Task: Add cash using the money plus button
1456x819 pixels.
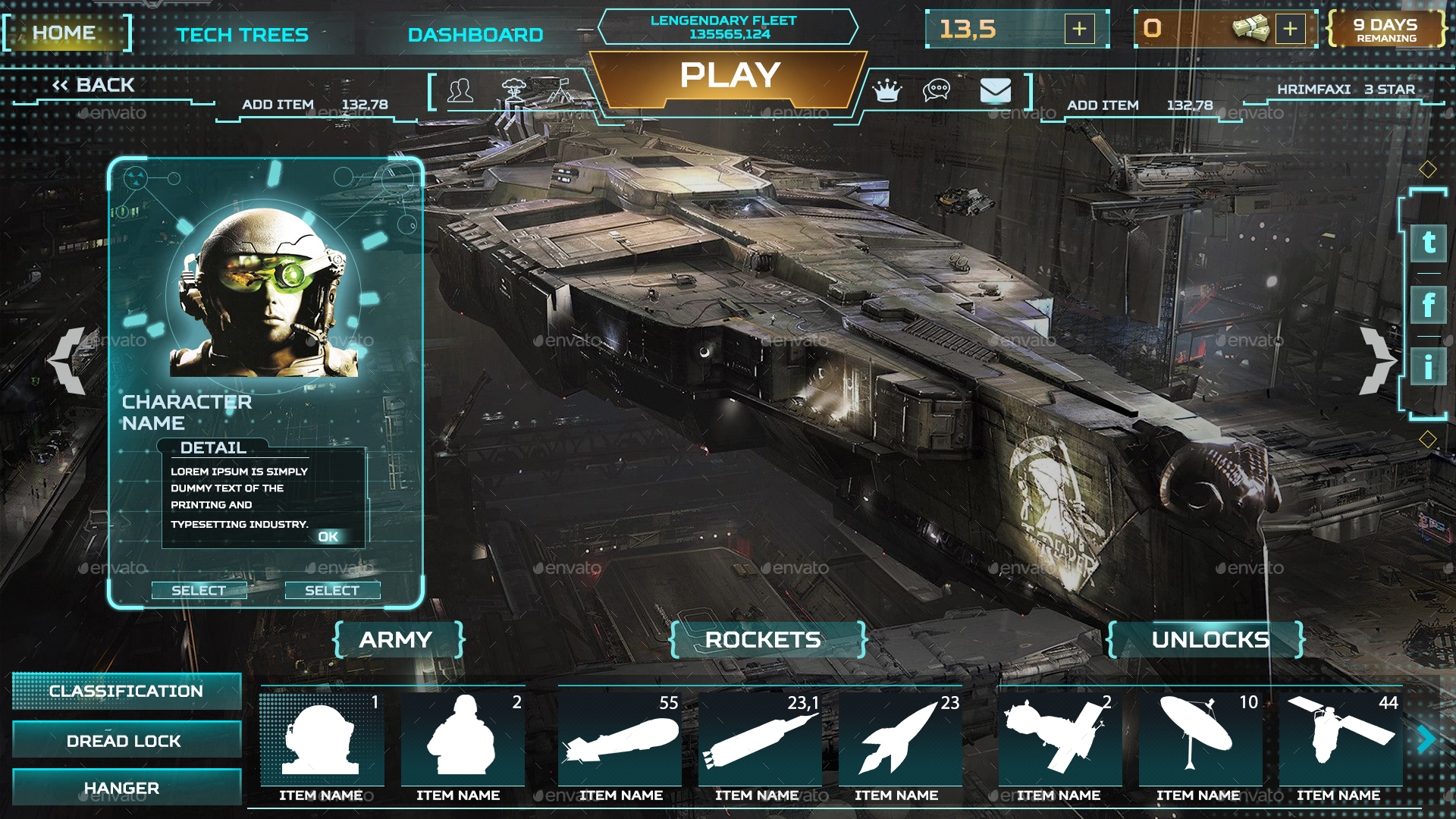Action: pos(1289,29)
